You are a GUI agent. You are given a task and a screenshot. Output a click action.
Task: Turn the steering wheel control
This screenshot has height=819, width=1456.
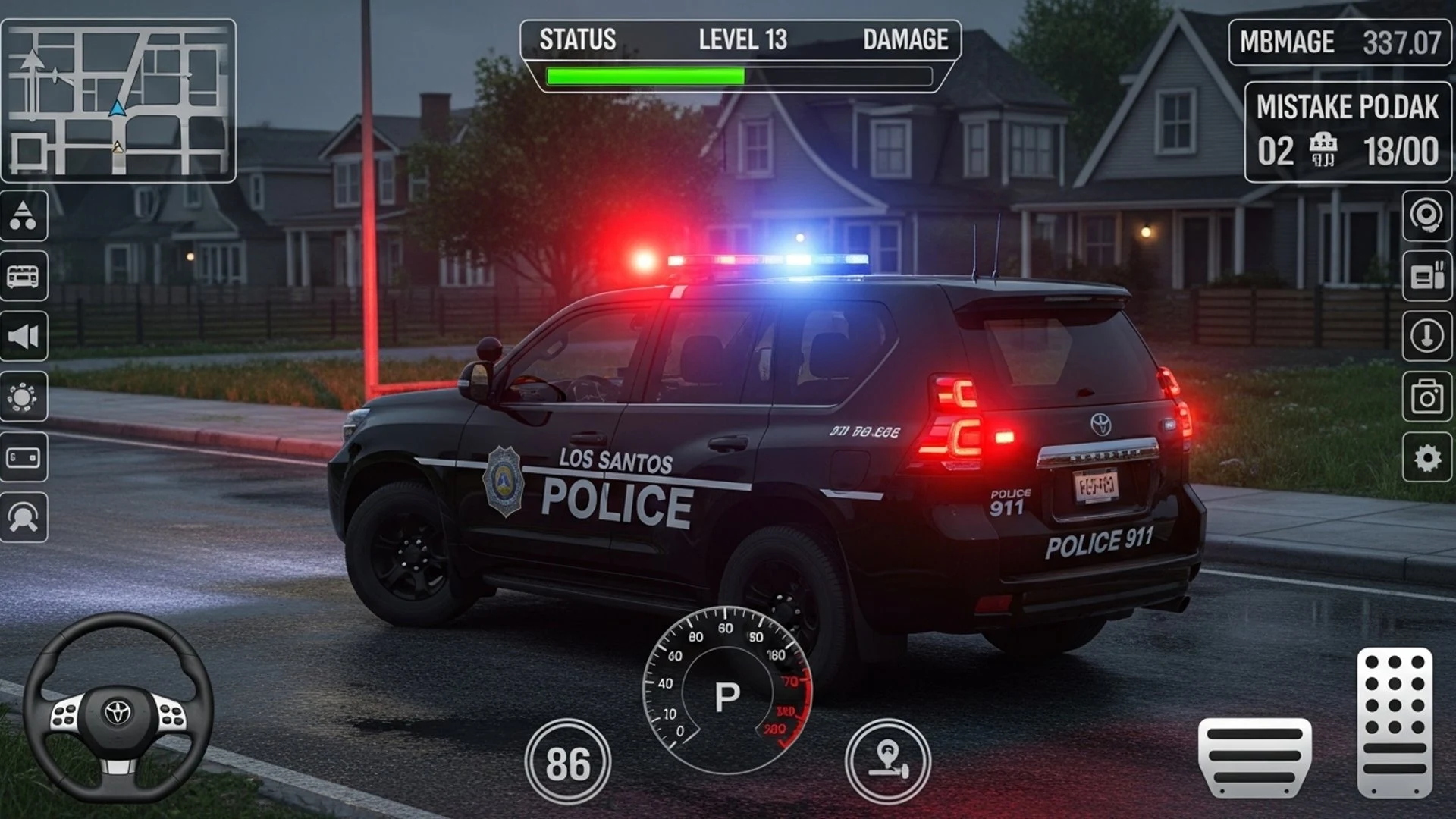118,709
